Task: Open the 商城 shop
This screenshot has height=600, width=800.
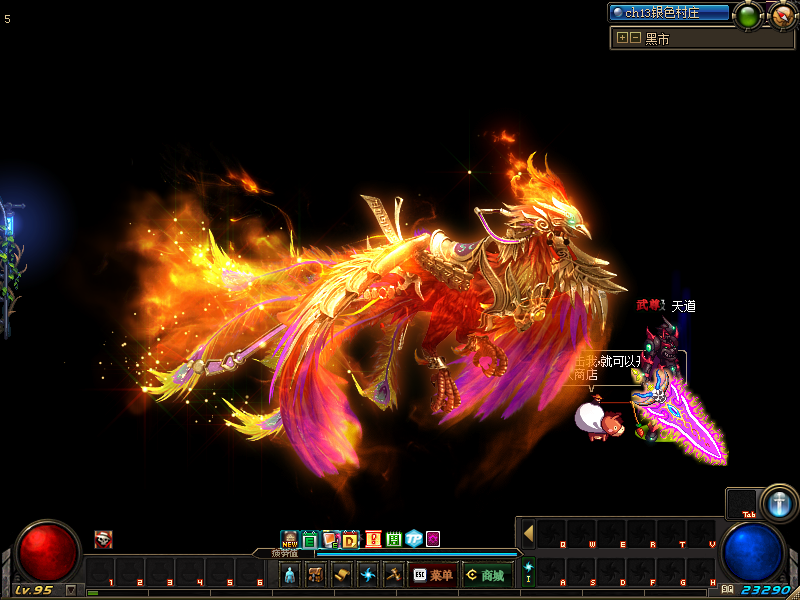Action: pos(487,575)
